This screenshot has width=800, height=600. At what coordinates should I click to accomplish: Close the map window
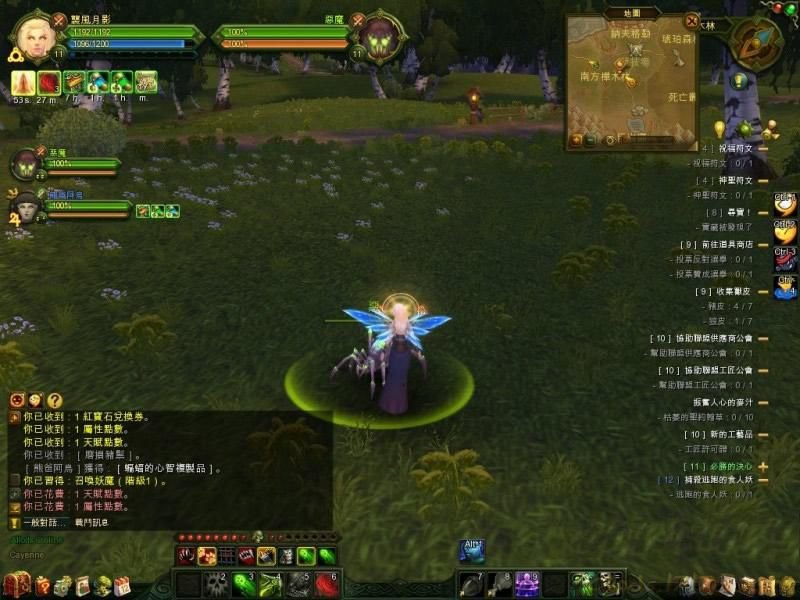tap(691, 19)
